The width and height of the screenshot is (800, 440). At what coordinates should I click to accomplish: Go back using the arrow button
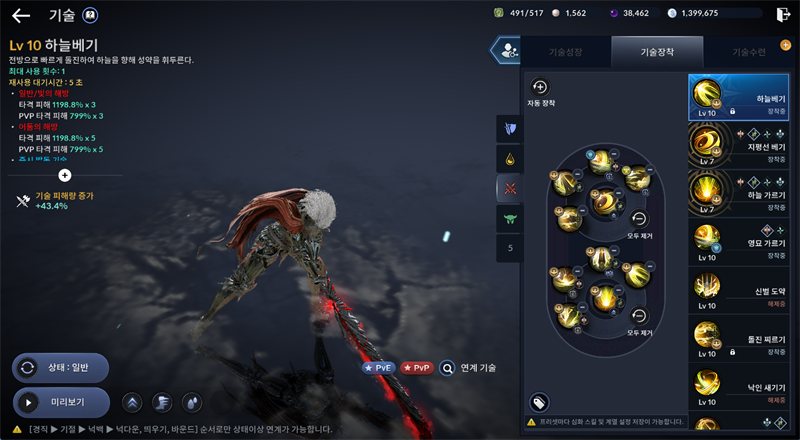tap(20, 15)
